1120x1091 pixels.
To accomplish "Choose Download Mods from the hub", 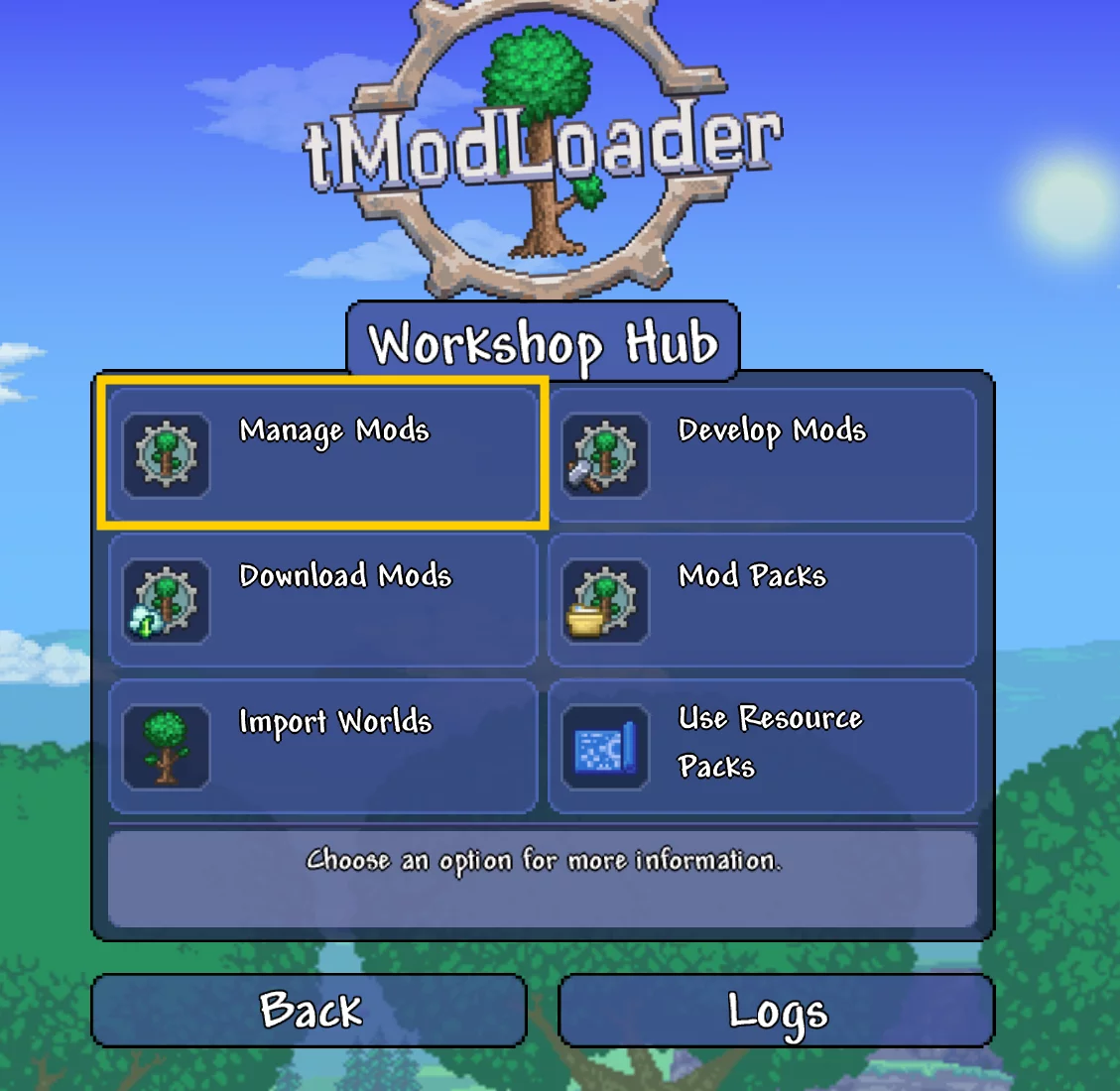I will point(322,600).
